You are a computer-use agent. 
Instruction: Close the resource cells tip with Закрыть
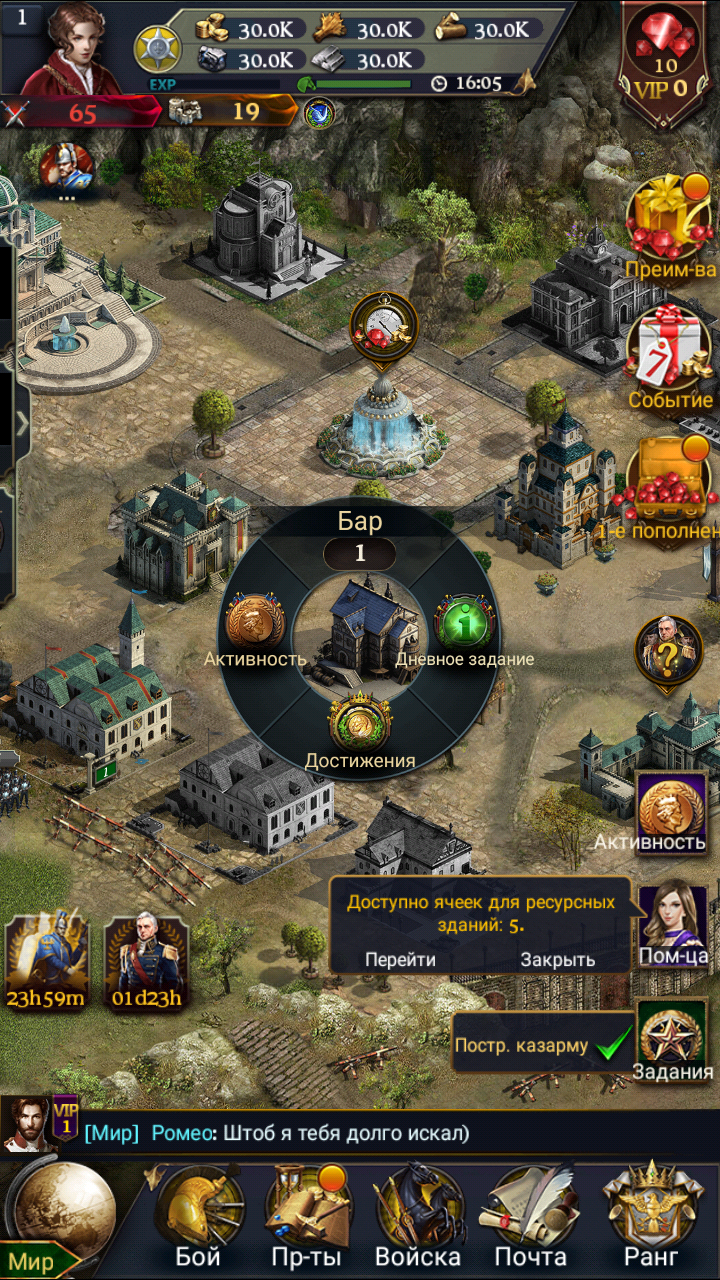click(x=557, y=959)
